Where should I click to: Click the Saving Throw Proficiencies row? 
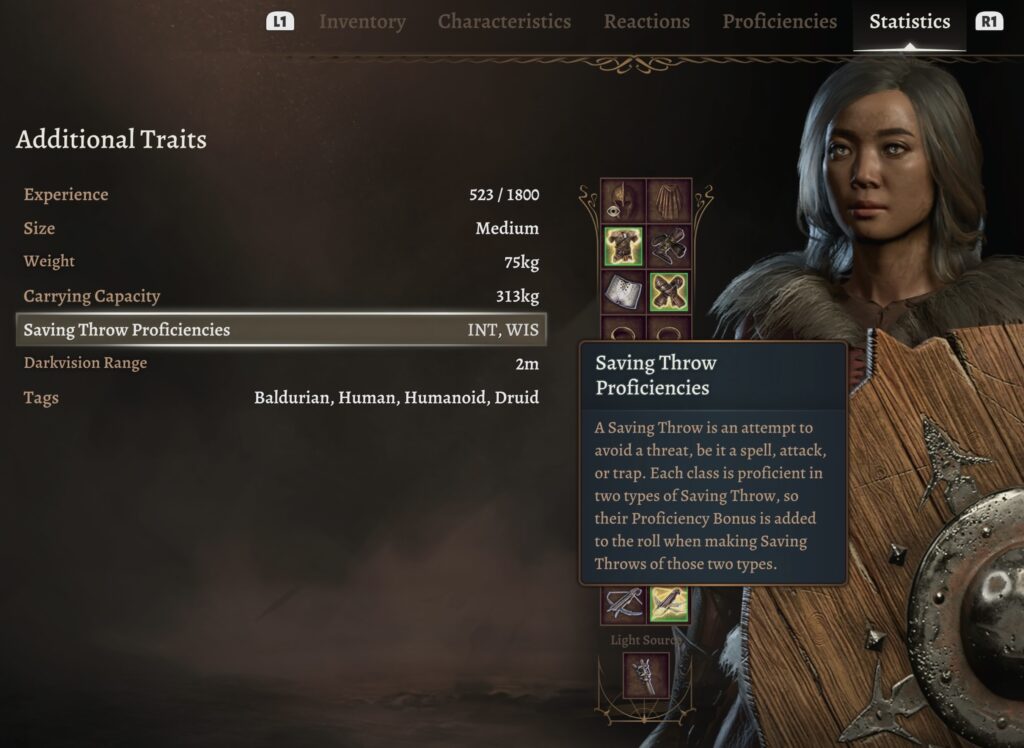coord(281,330)
